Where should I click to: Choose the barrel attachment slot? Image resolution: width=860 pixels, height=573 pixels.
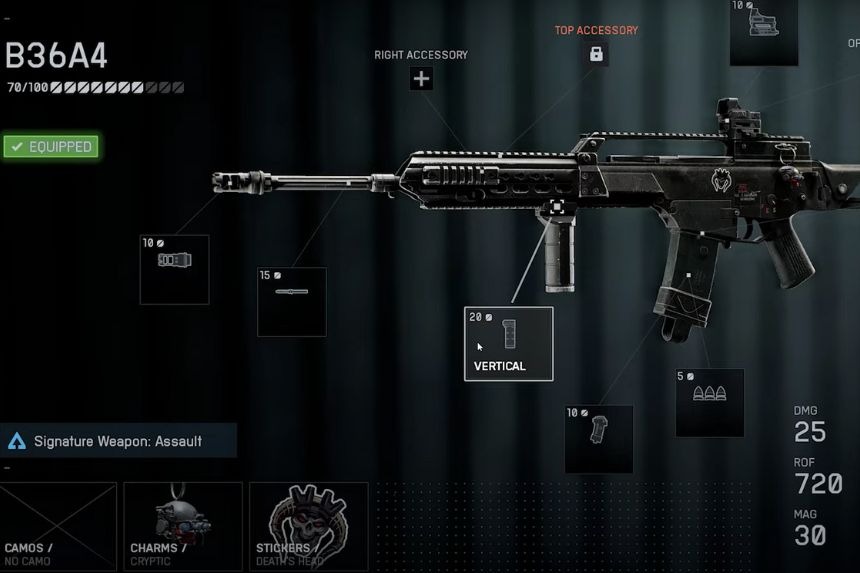pos(291,301)
